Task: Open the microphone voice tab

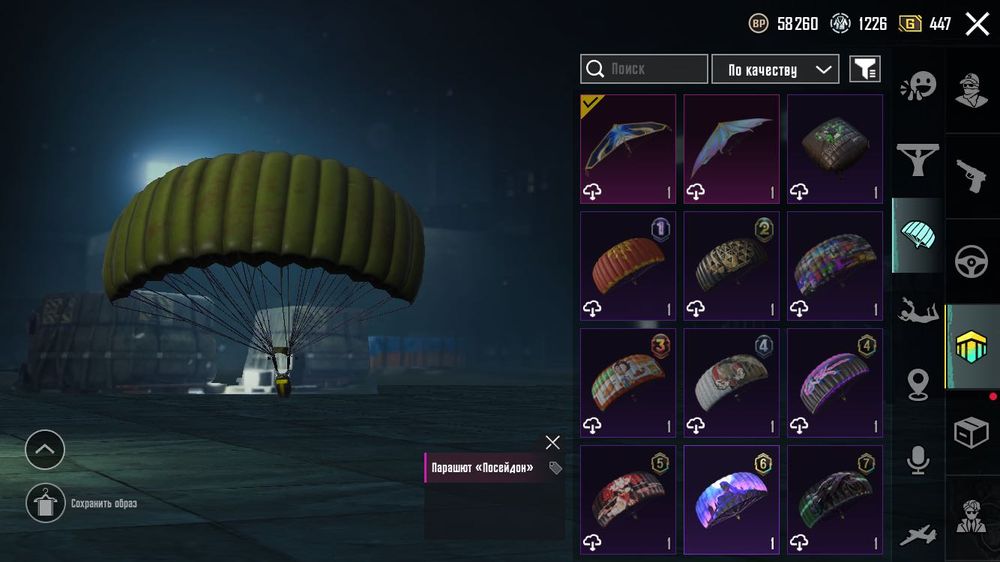Action: point(917,460)
